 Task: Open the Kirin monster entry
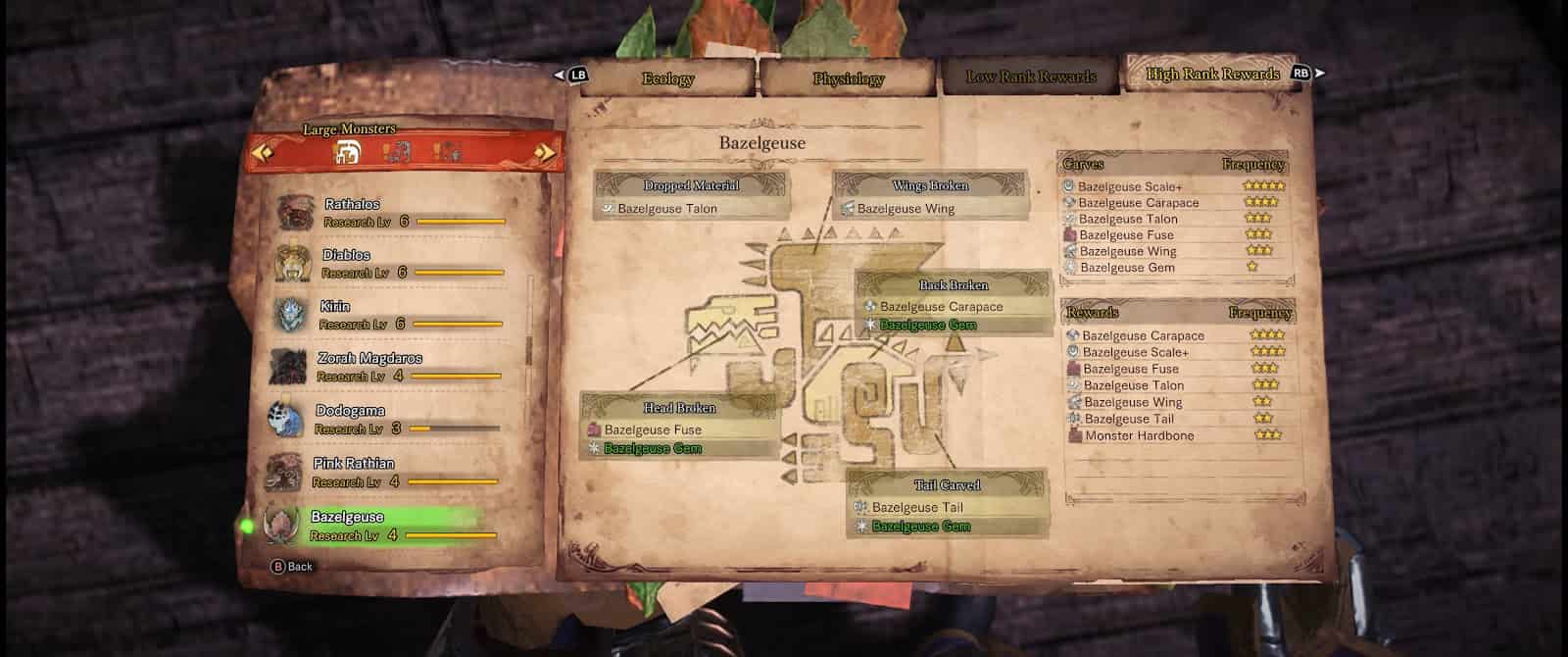pyautogui.click(x=388, y=315)
